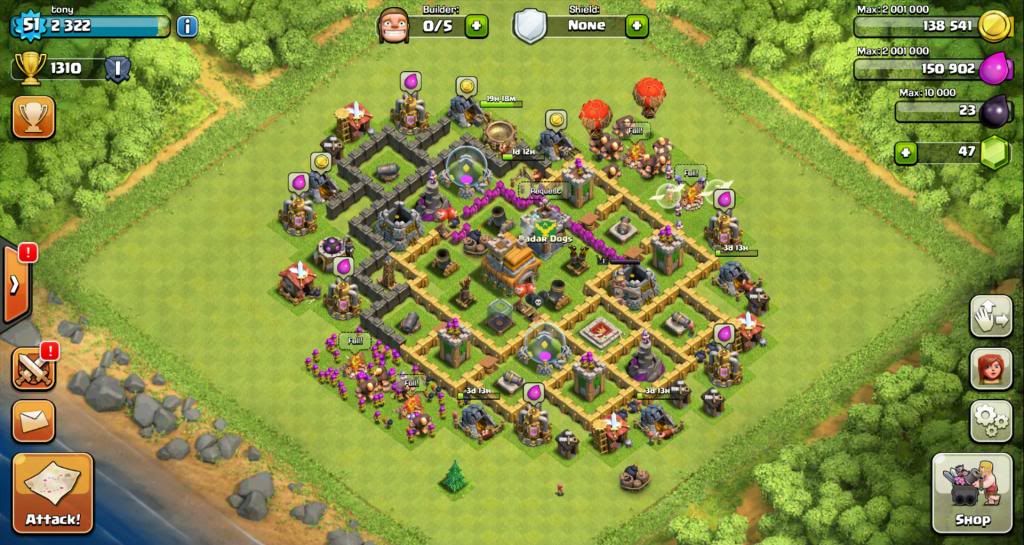Buy a shield with the green plus
The image size is (1024, 545).
click(x=637, y=26)
